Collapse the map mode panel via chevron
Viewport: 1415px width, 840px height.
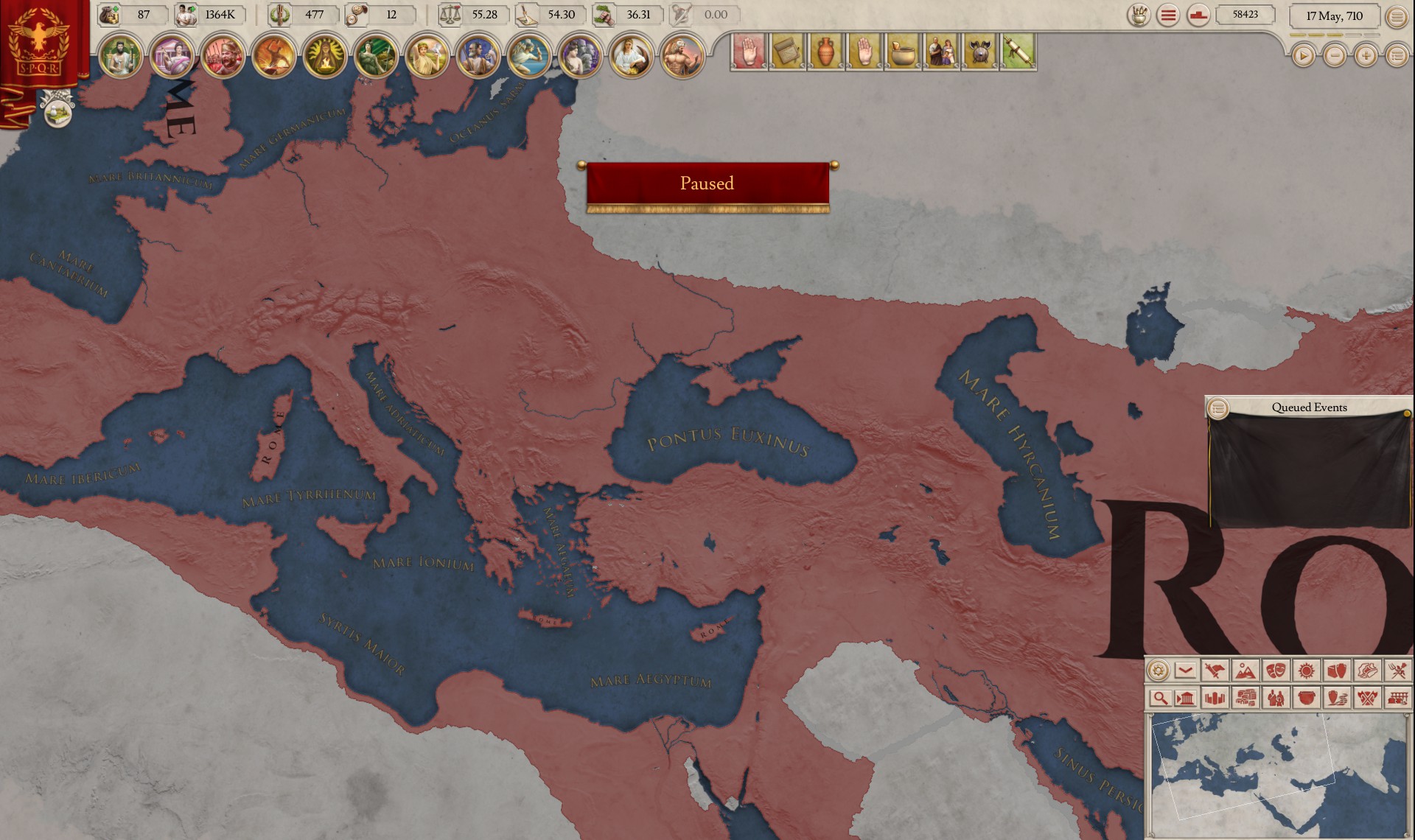1184,671
